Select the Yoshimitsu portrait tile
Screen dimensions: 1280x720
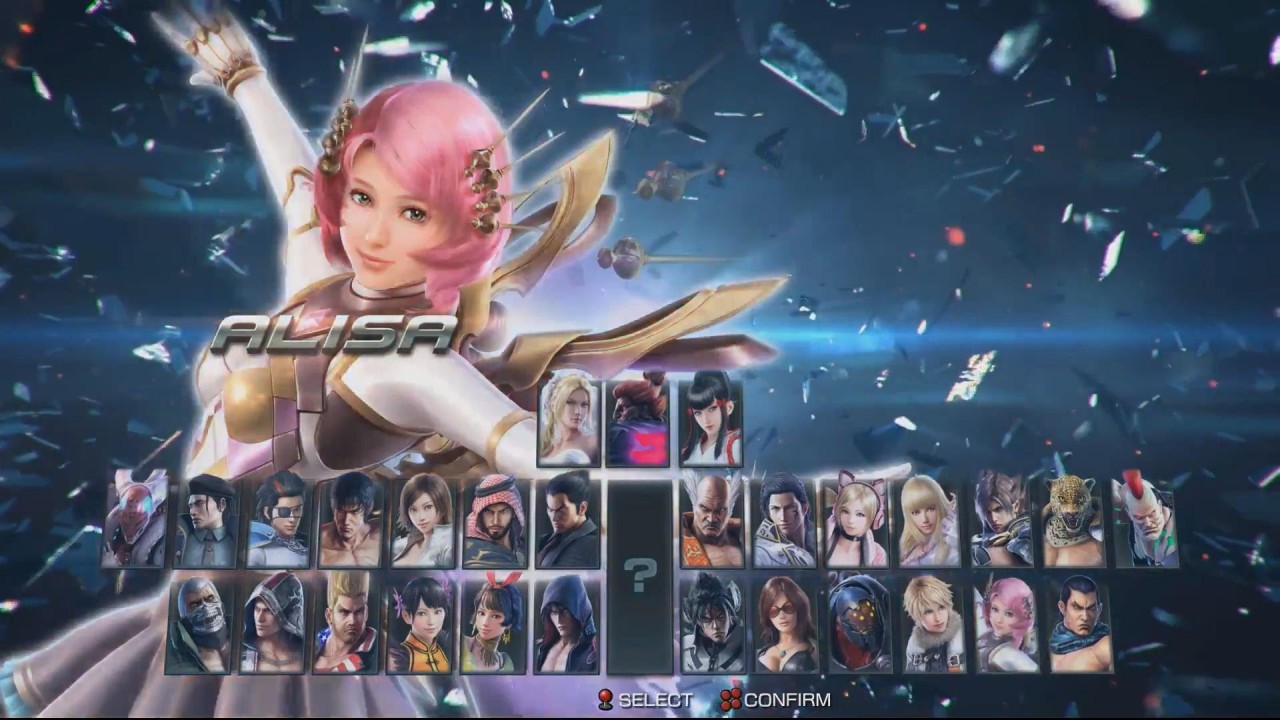click(x=134, y=521)
